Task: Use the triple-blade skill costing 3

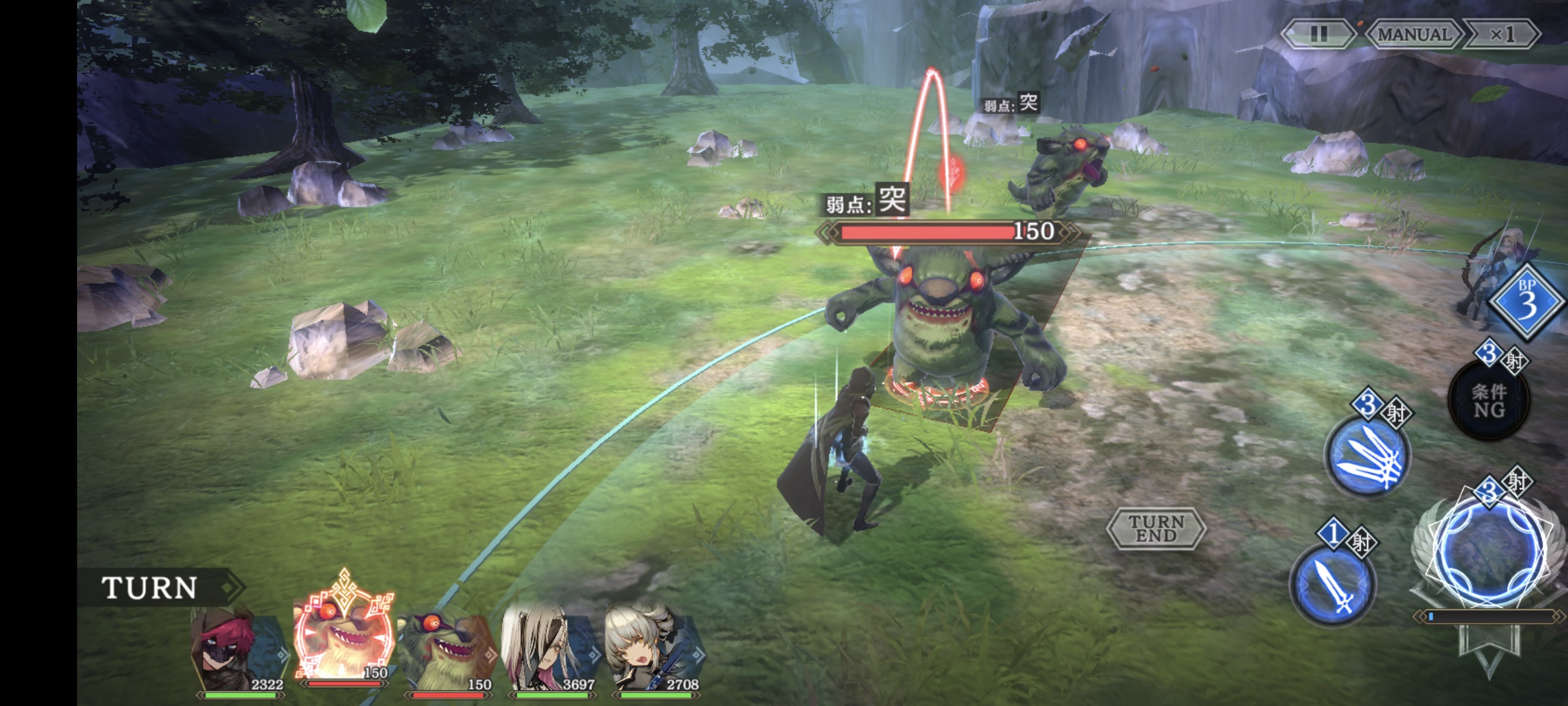Action: [1367, 456]
